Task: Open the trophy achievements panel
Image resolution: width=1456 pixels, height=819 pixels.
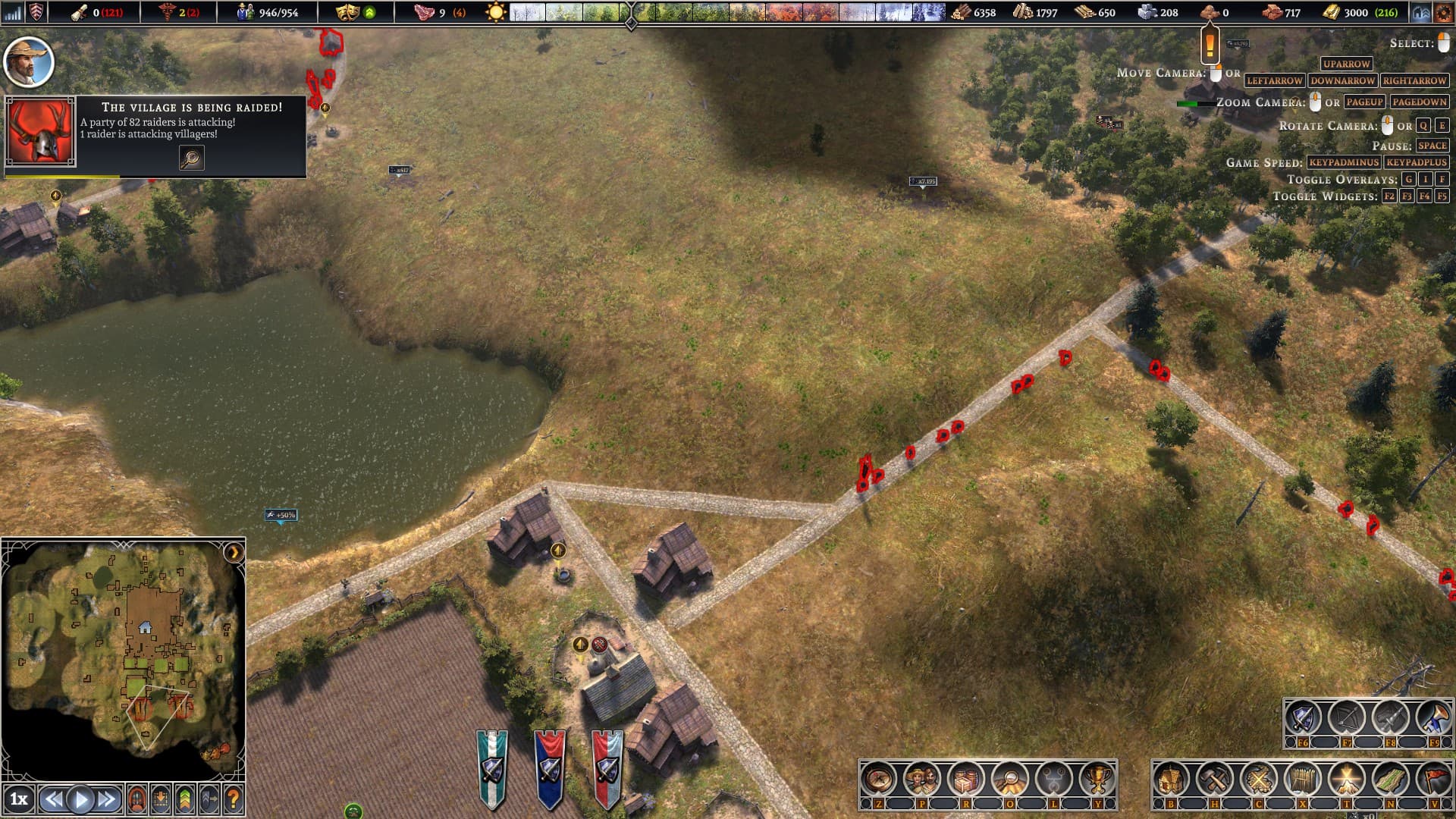Action: pos(1097,779)
